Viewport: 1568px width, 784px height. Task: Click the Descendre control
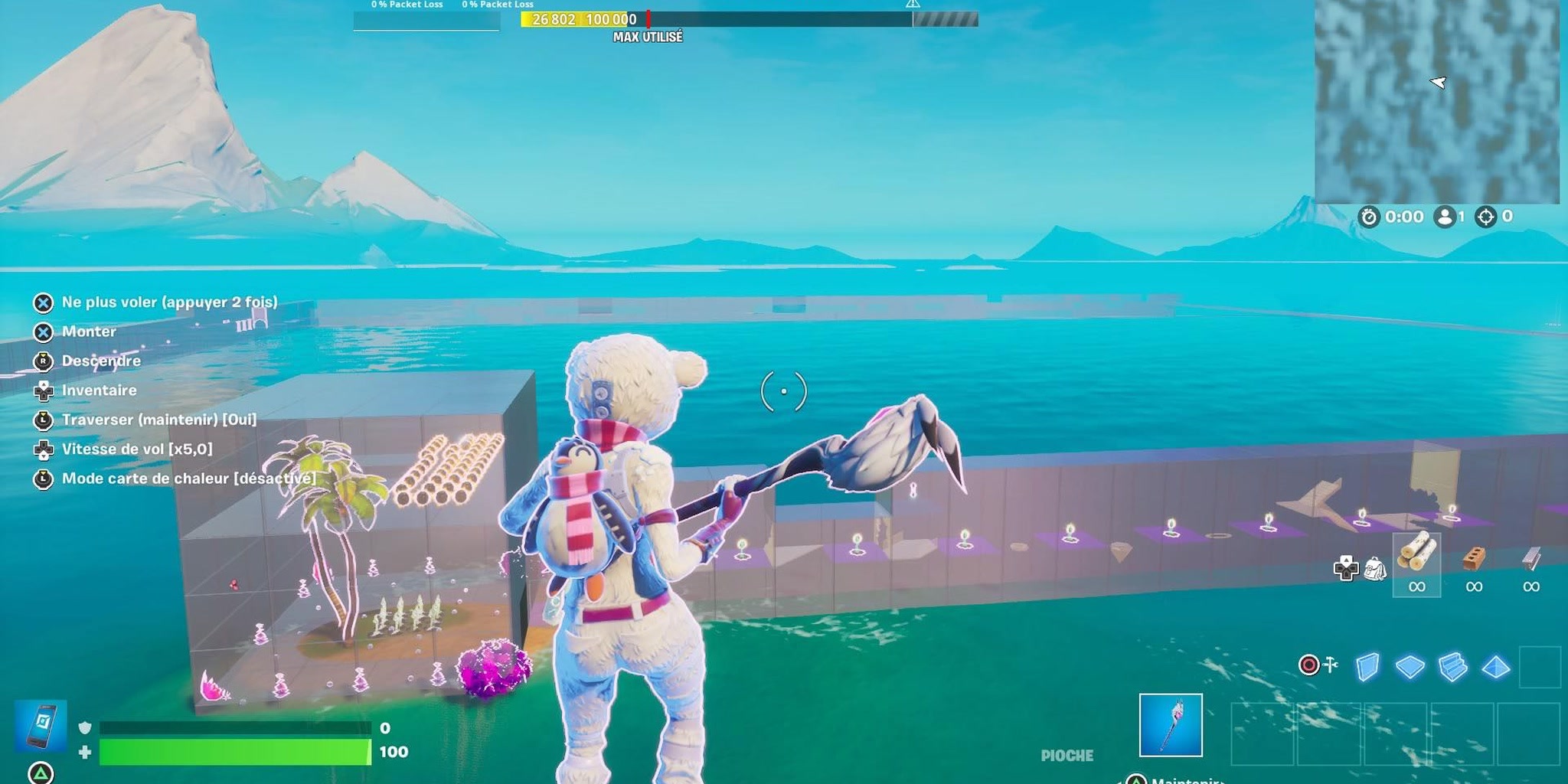coord(102,361)
